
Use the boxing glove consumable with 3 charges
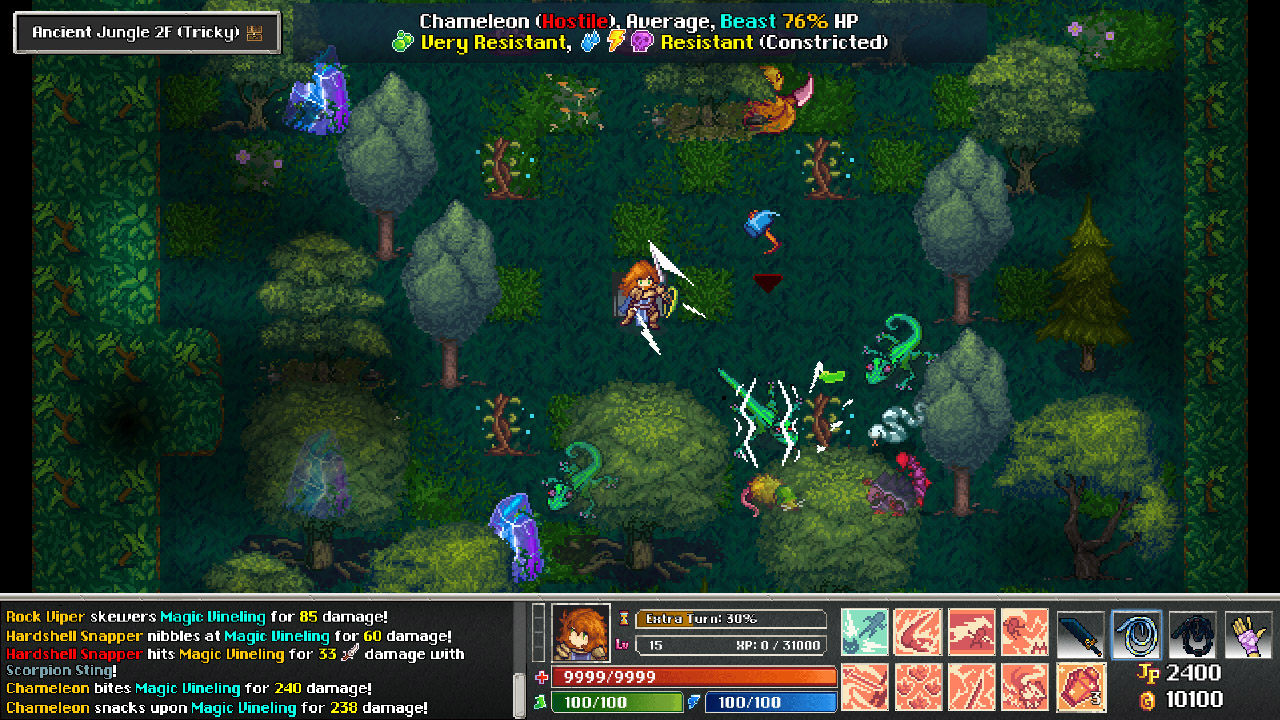pyautogui.click(x=1081, y=687)
